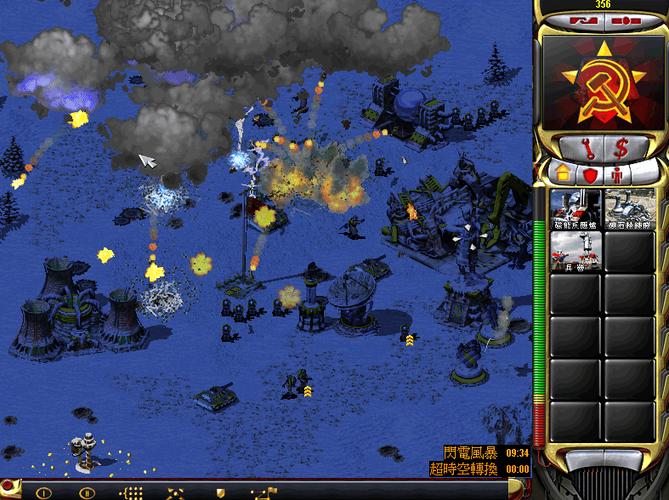Select the Ore Refinery (礦石精煉廠) build icon

630,210
